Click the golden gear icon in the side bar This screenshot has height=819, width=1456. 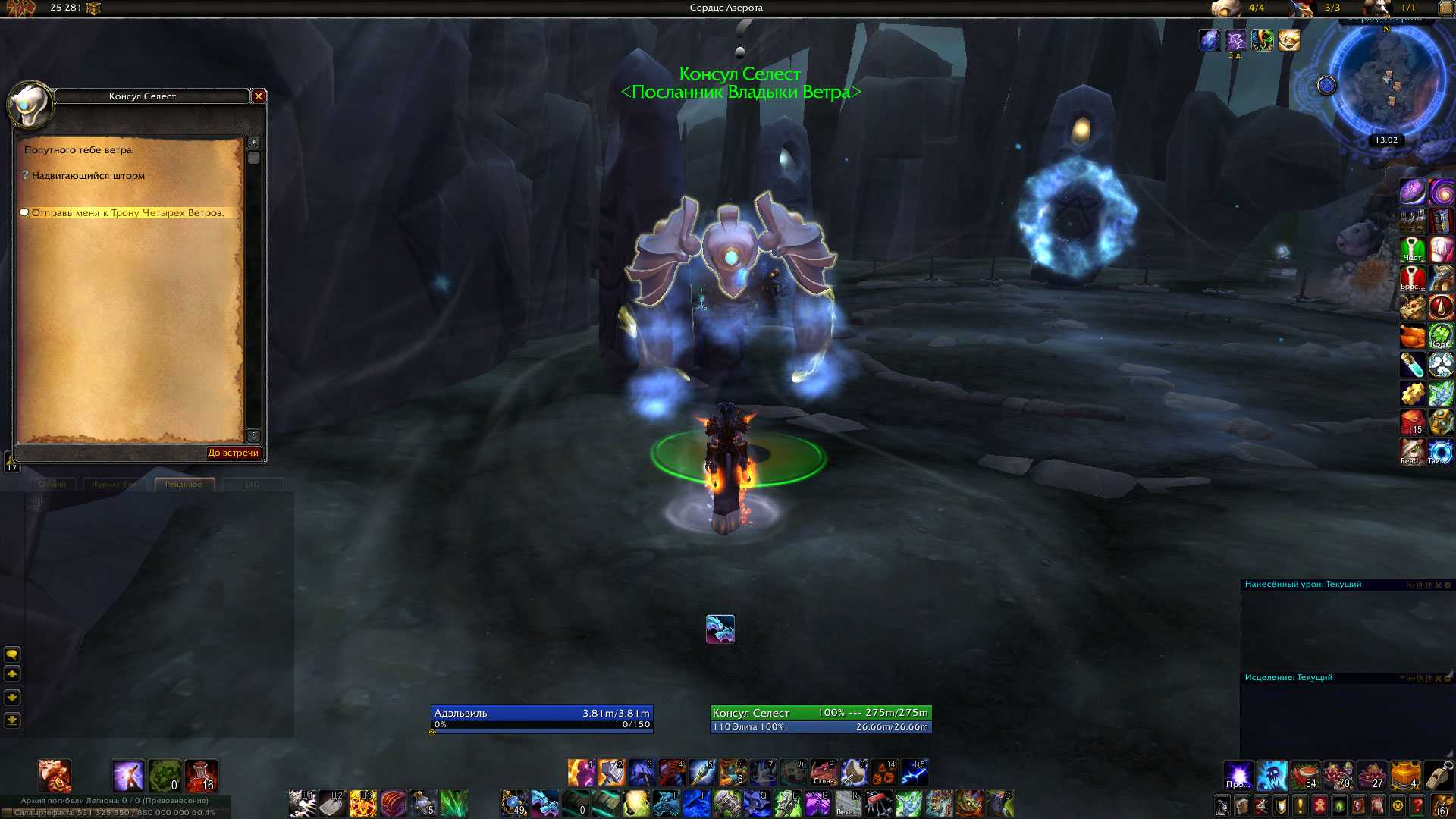[x=1412, y=394]
